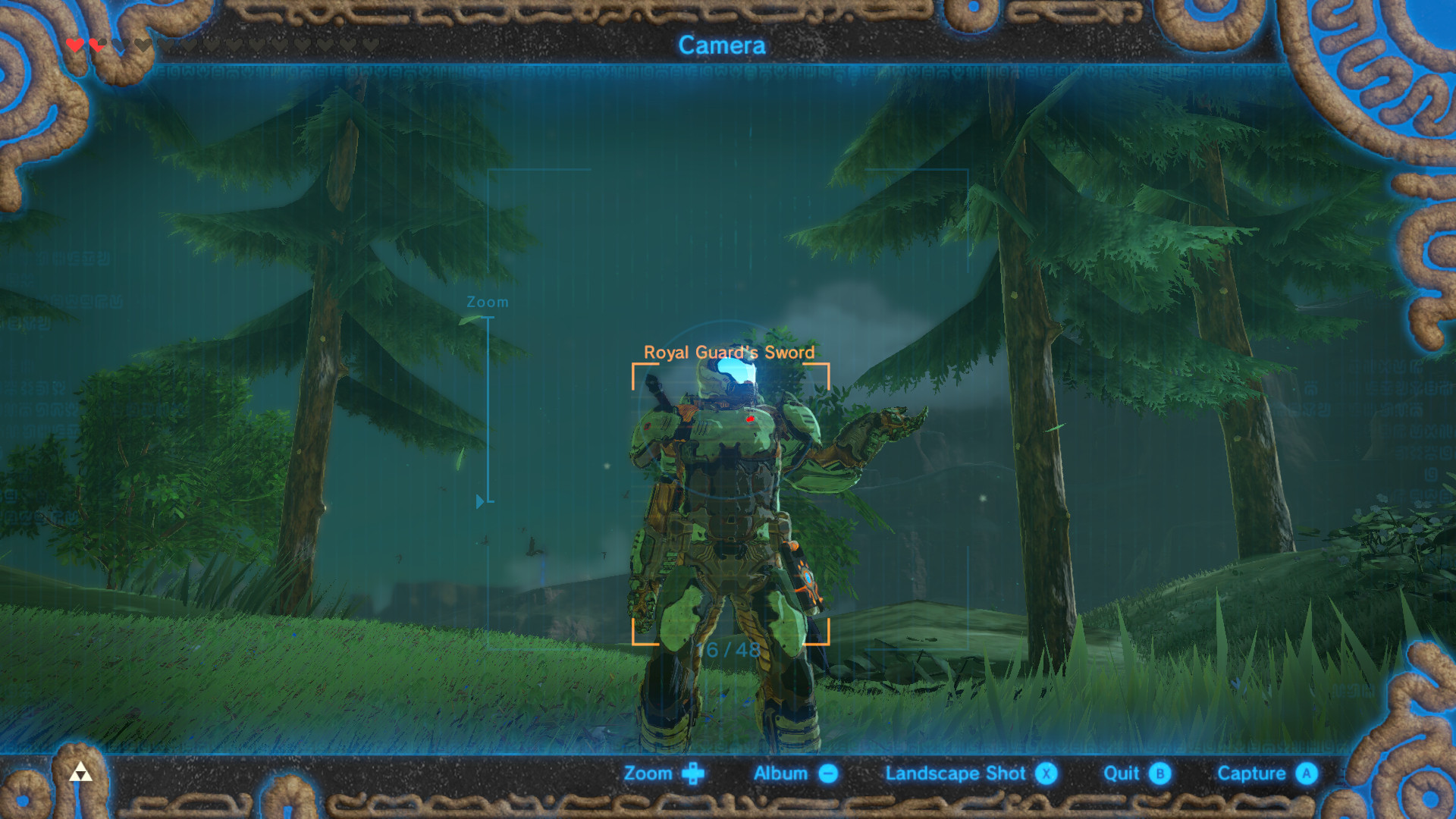Activate Landscape Shot from the bottom bar

tap(955, 773)
